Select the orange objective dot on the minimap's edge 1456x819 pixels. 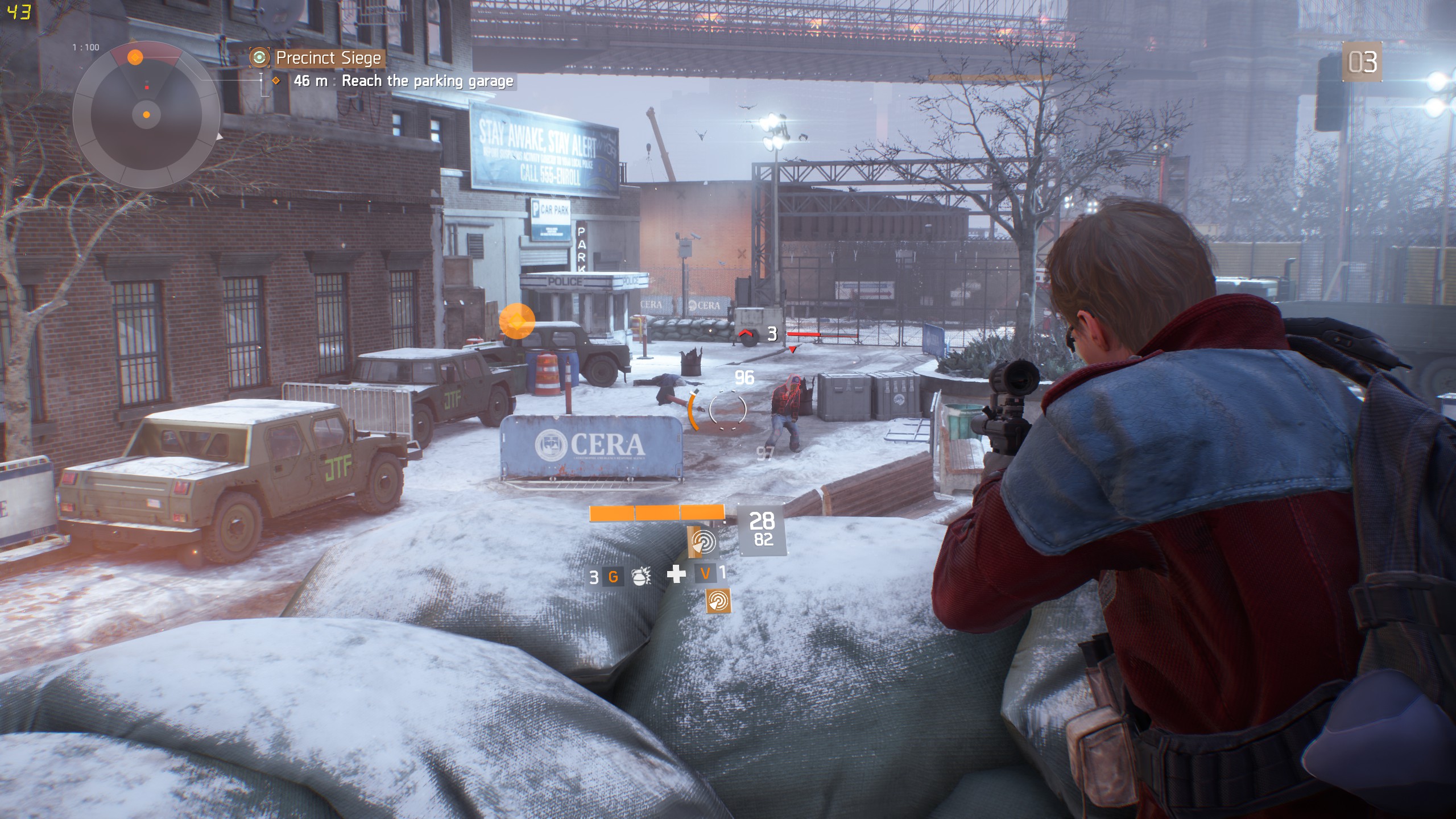pos(135,57)
